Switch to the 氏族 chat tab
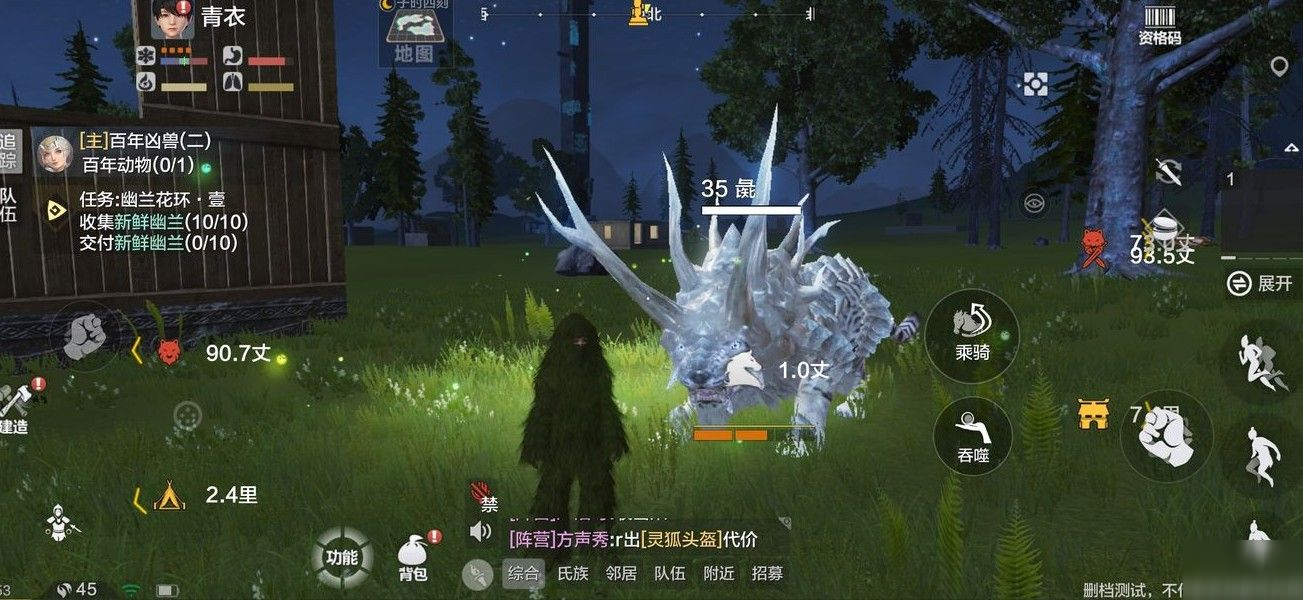Screen dimensions: 1303x600 572,573
